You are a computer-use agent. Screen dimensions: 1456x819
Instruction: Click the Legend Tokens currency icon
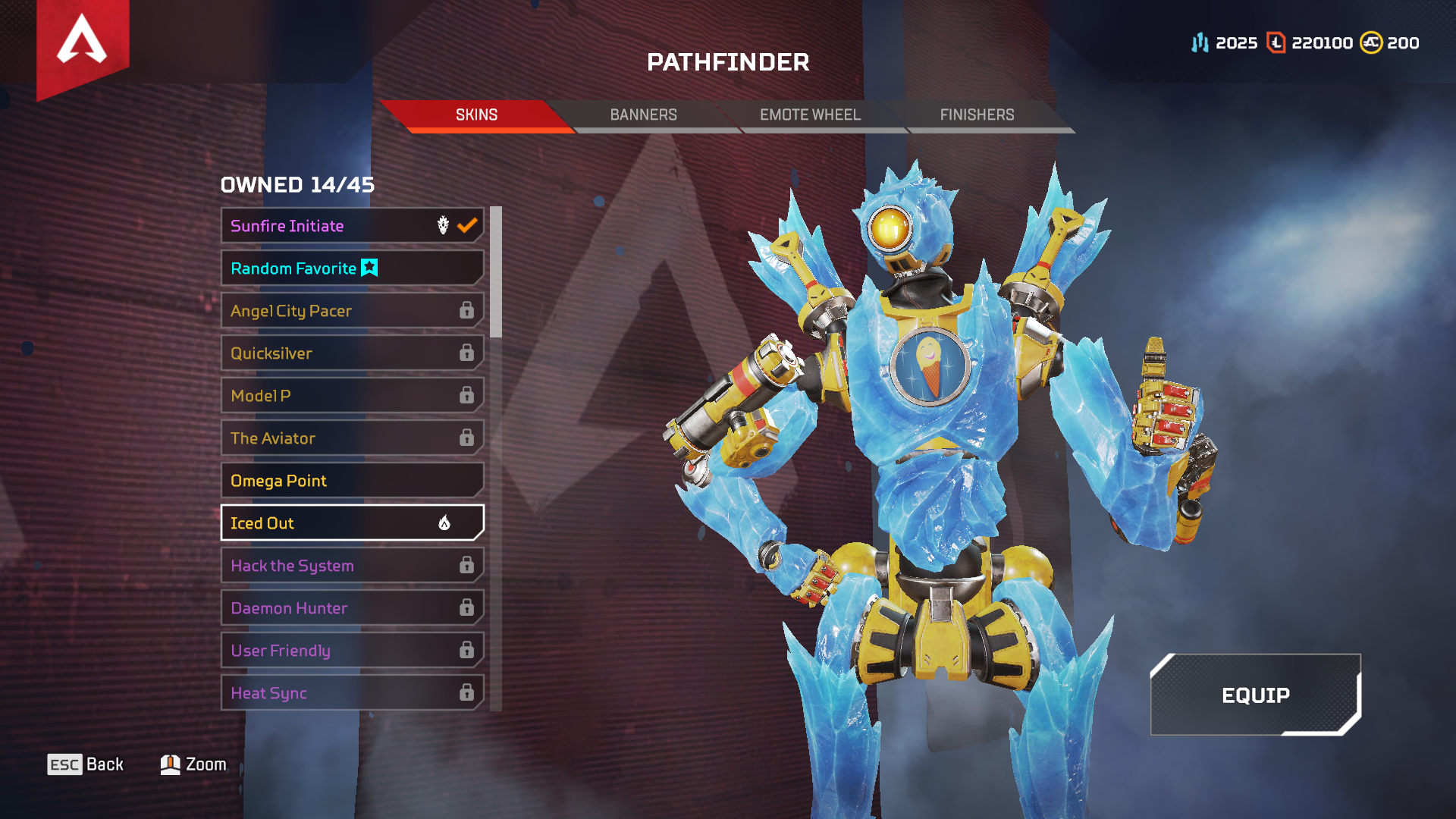click(x=1276, y=42)
